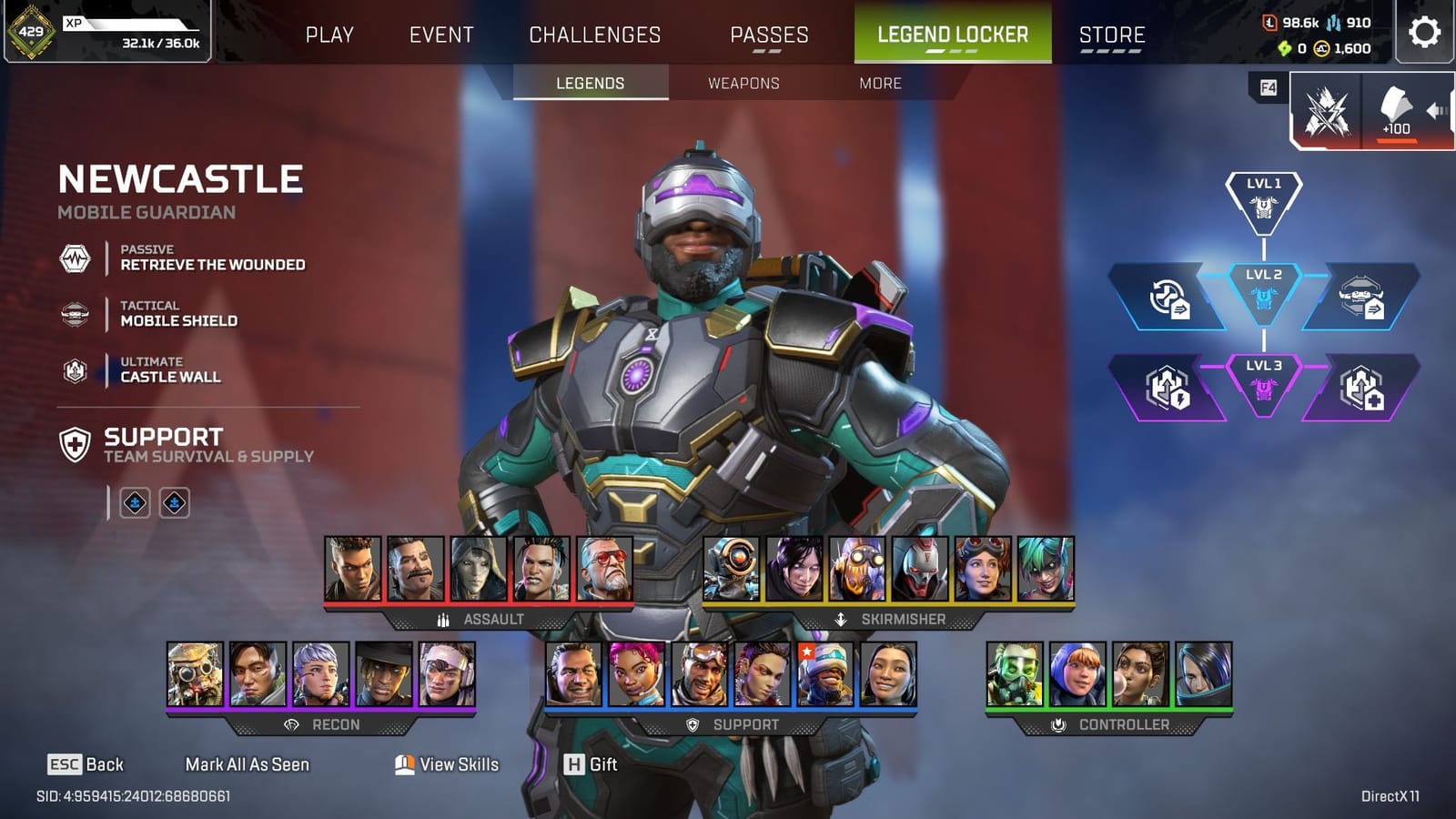The image size is (1456, 819).
Task: Switch to the WEAPONS tab
Action: pos(743,83)
